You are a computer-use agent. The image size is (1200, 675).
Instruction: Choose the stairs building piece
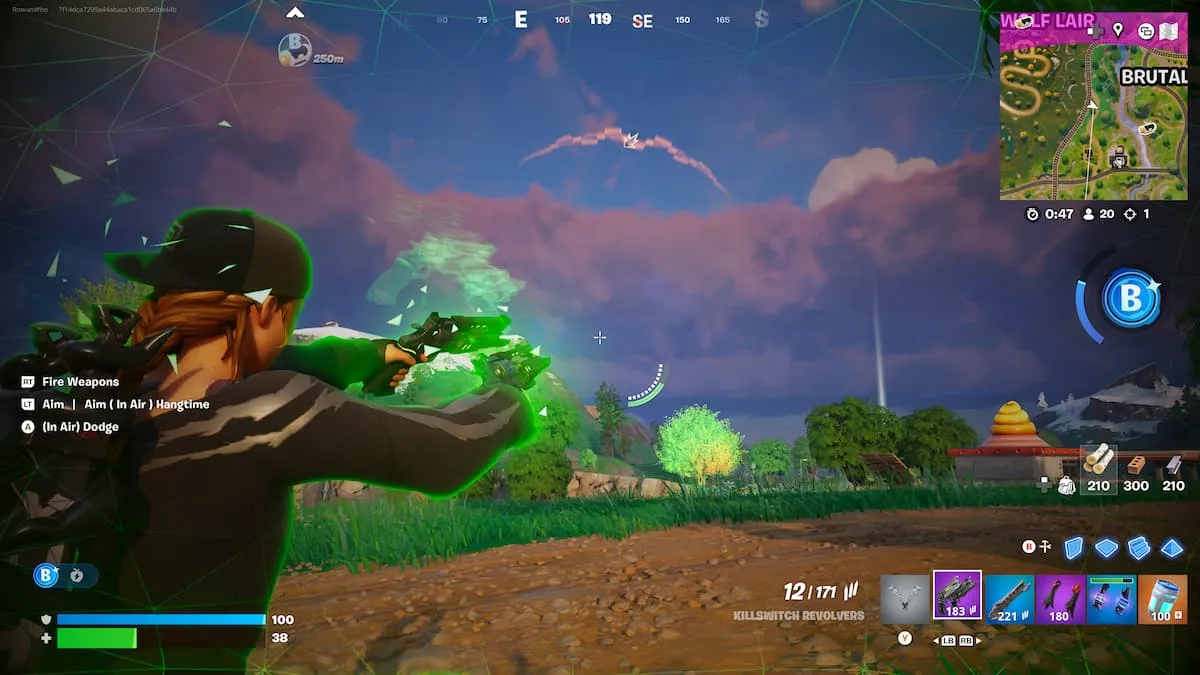pos(1139,547)
